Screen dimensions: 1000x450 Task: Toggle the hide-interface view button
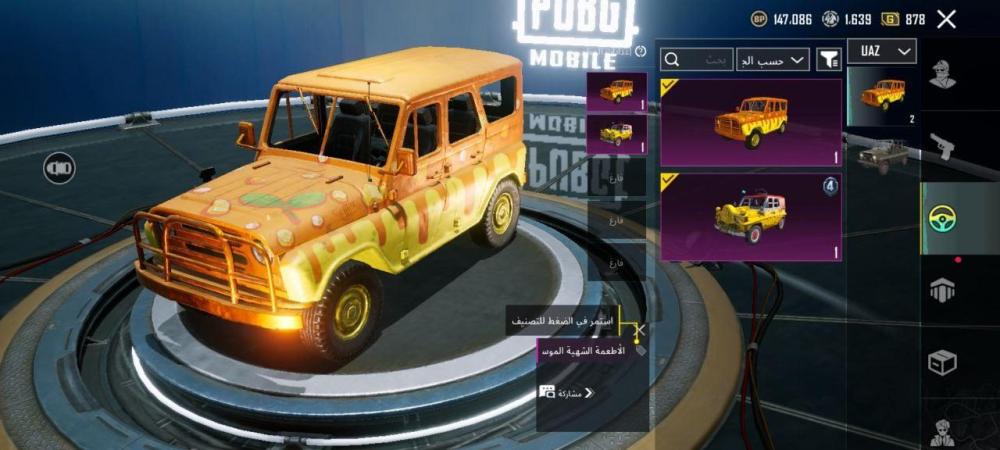[59, 168]
